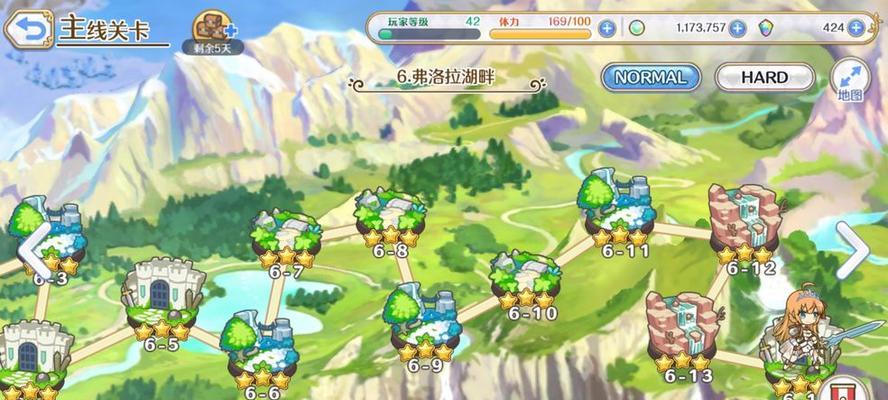This screenshot has width=888, height=400.
Task: Select stage 6-8
Action: (389, 217)
